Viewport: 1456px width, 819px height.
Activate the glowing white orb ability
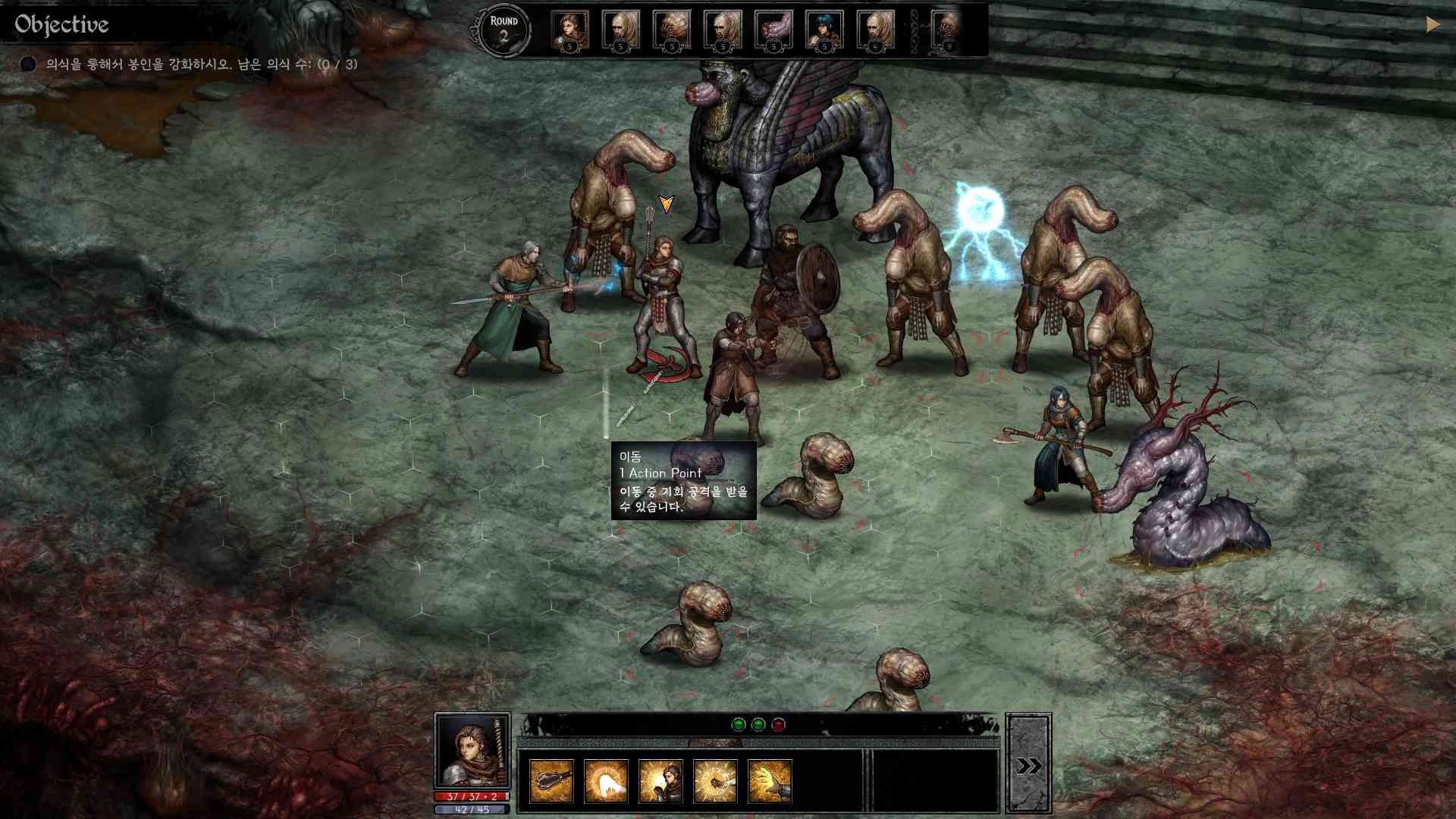(x=606, y=780)
